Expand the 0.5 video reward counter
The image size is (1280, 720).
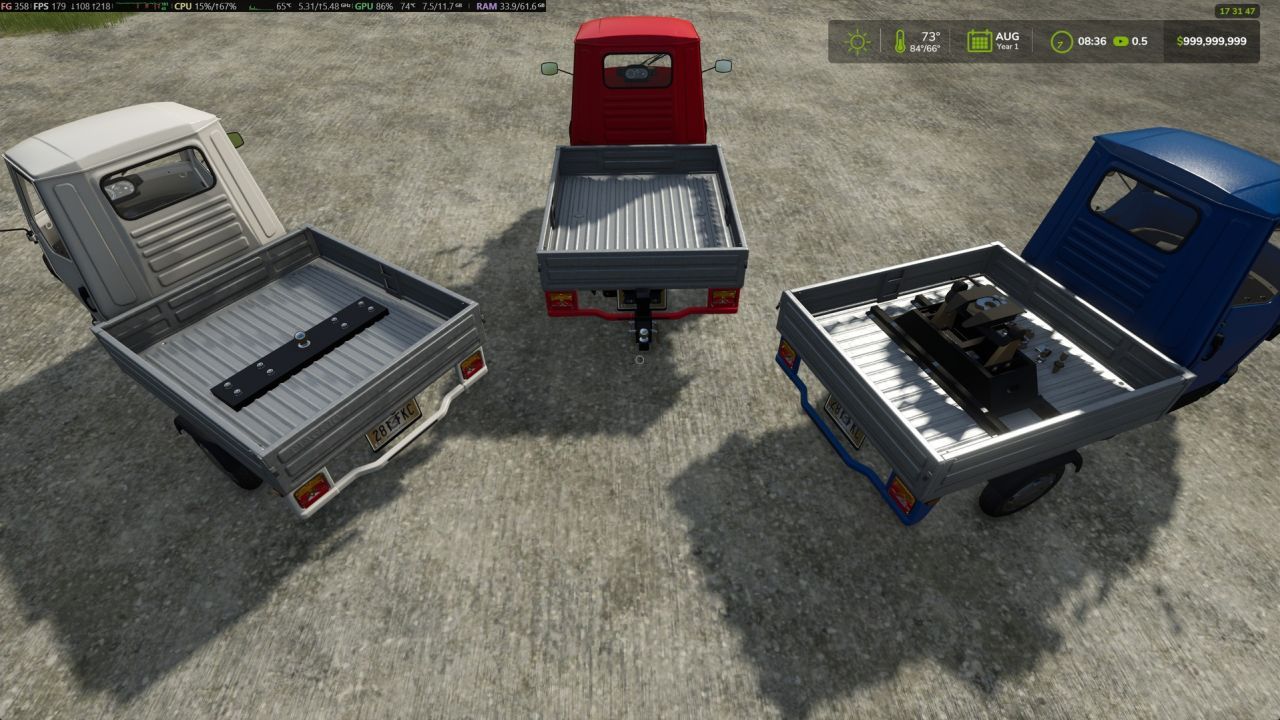[1139, 41]
